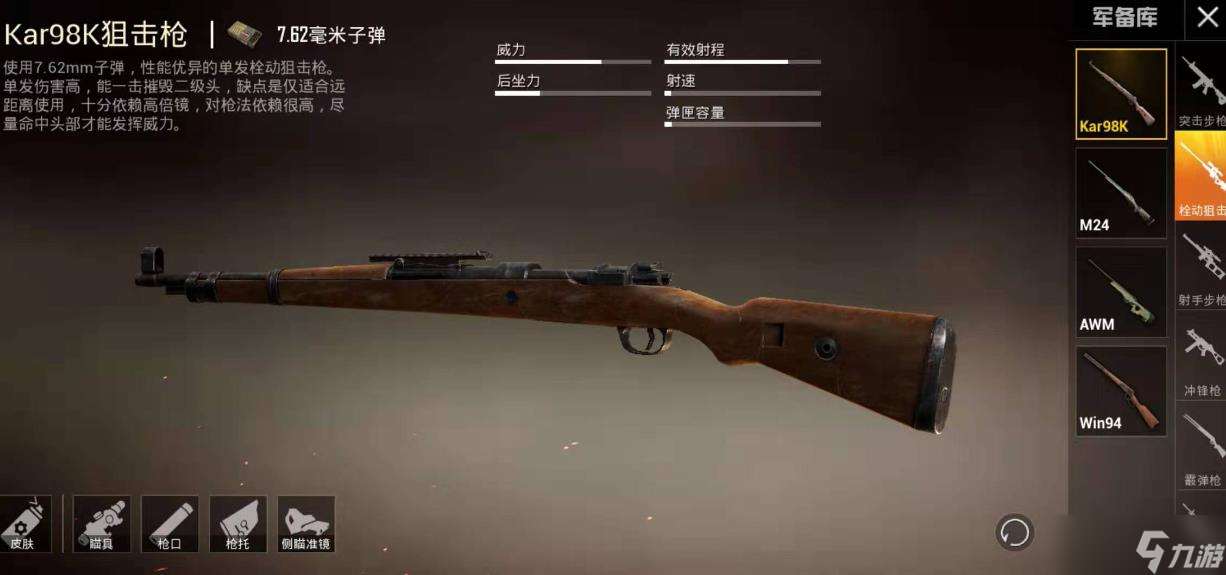The image size is (1226, 575).
Task: Open the 栓动狙击枪 bolt-action sniper category
Action: click(x=1202, y=178)
